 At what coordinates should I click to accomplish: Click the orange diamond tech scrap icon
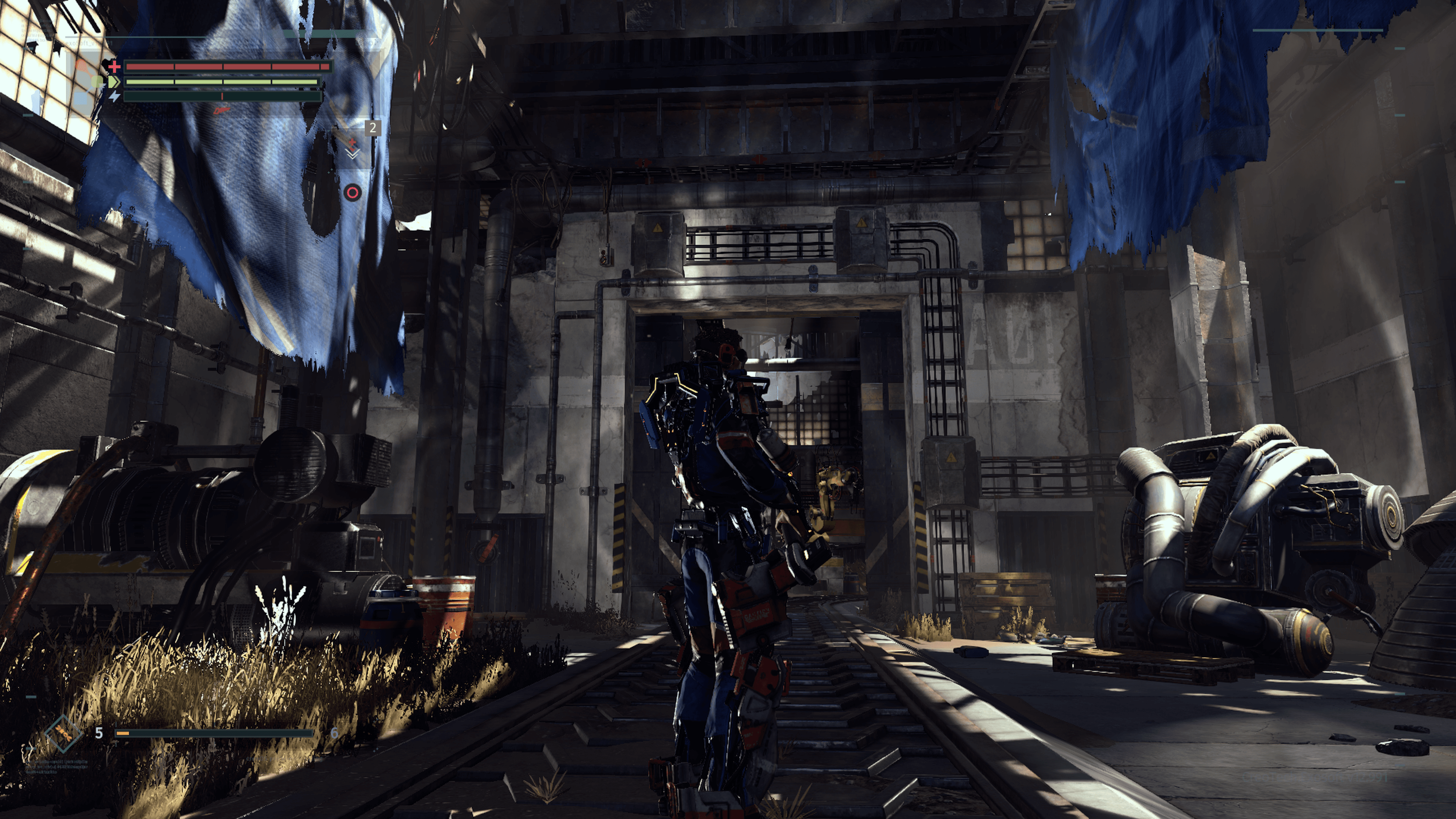tap(63, 734)
